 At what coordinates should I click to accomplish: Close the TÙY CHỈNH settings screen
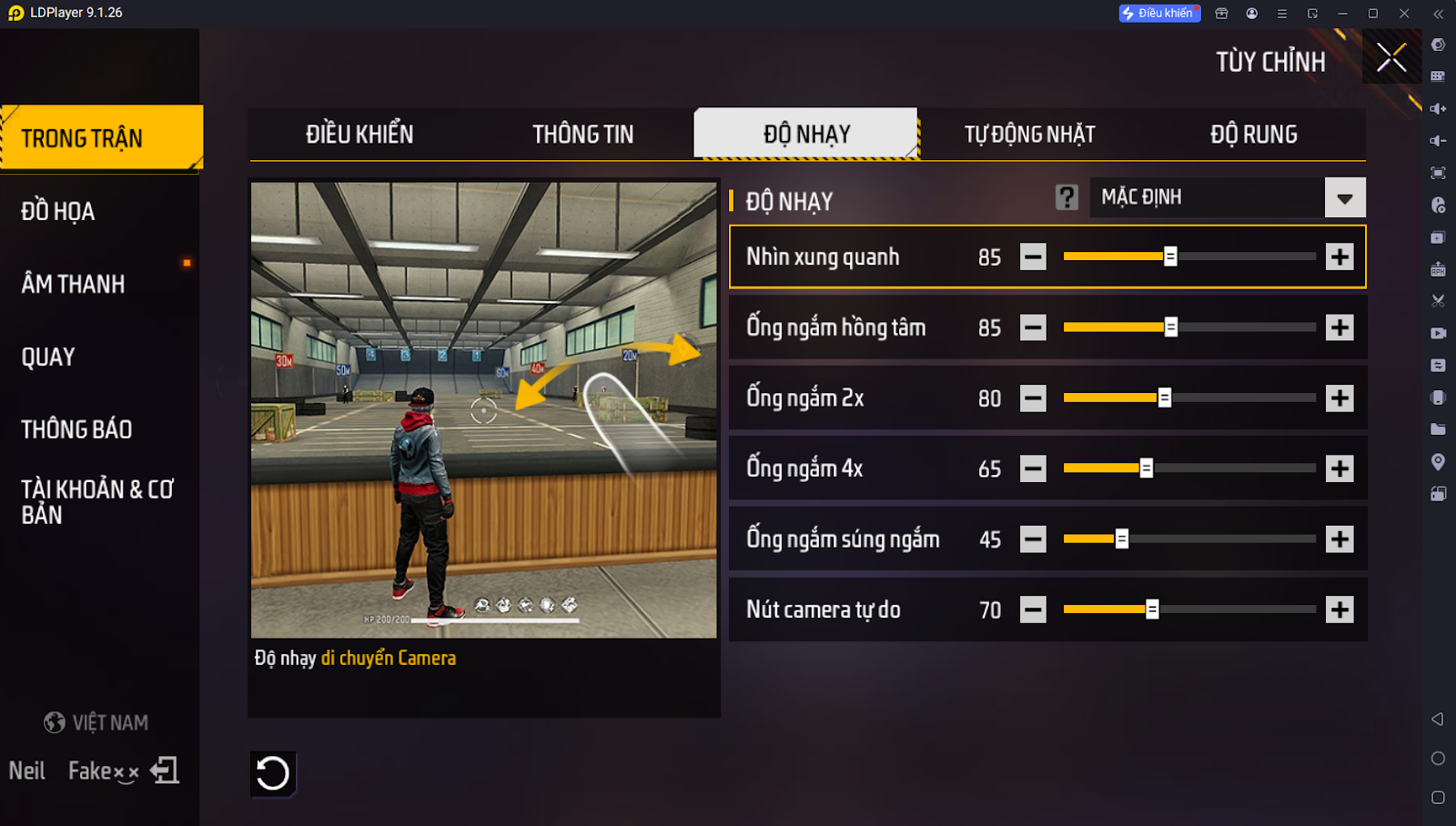[x=1390, y=57]
